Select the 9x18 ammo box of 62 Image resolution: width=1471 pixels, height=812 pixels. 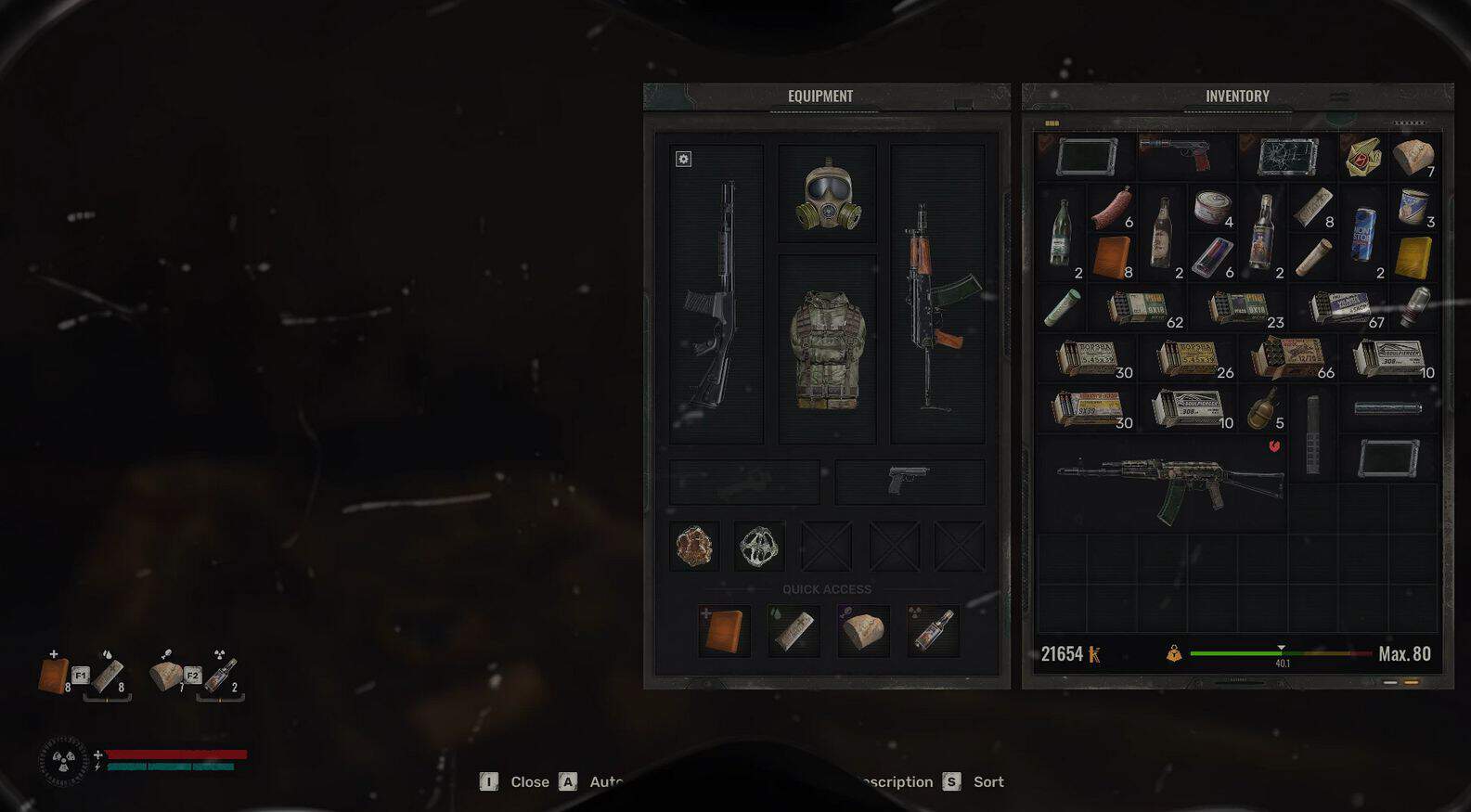pos(1140,308)
